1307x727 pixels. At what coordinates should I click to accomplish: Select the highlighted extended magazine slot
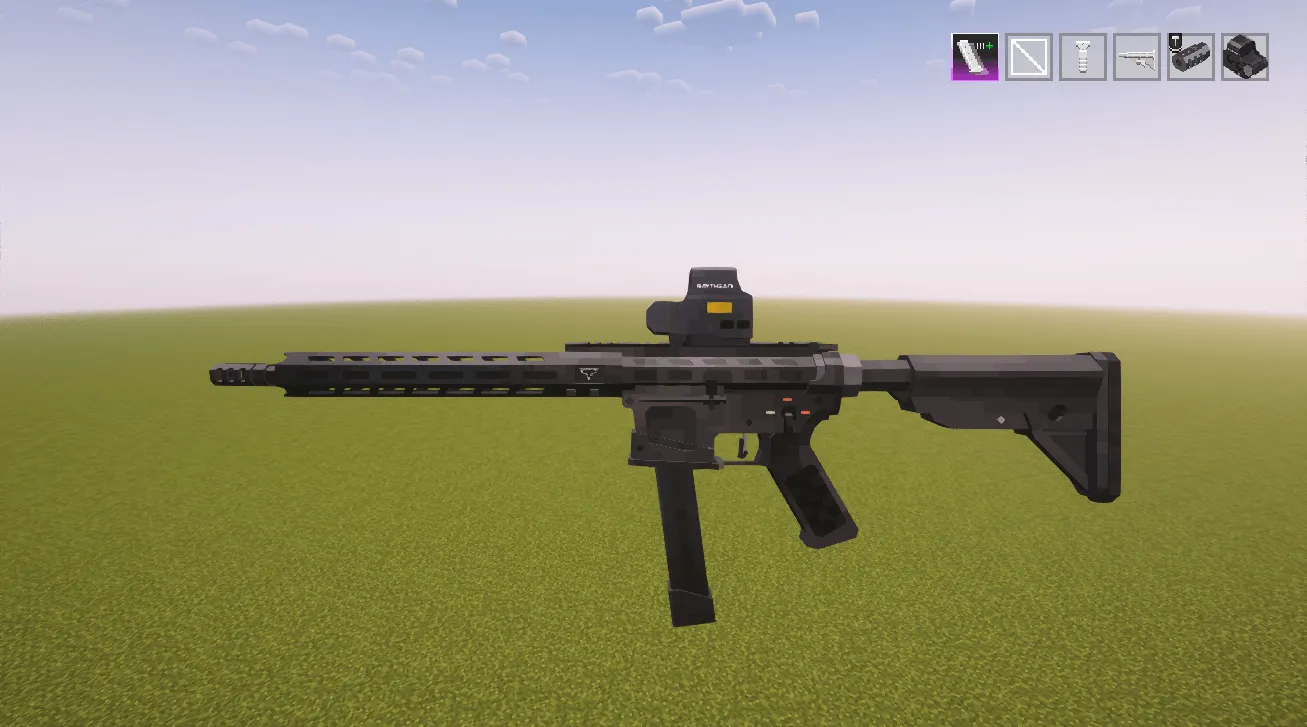(975, 56)
